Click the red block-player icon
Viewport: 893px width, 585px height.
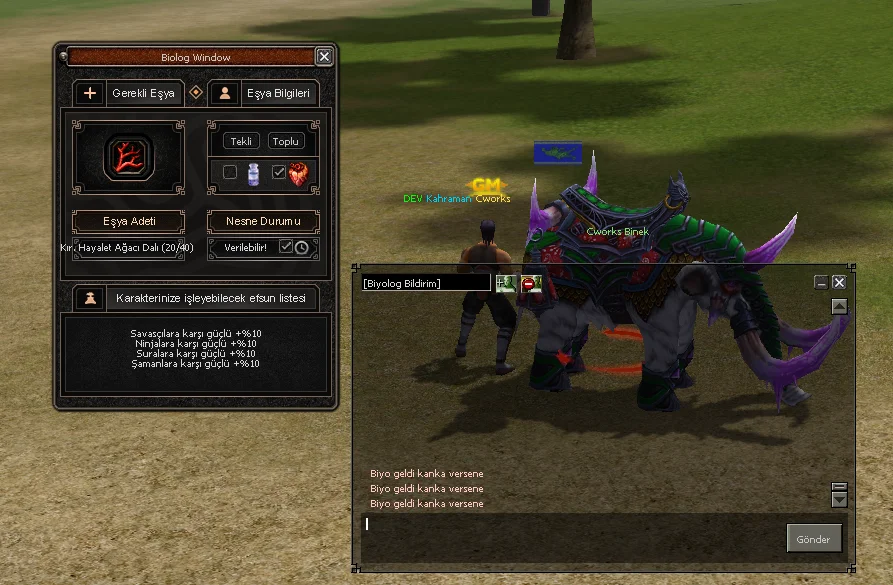530,284
